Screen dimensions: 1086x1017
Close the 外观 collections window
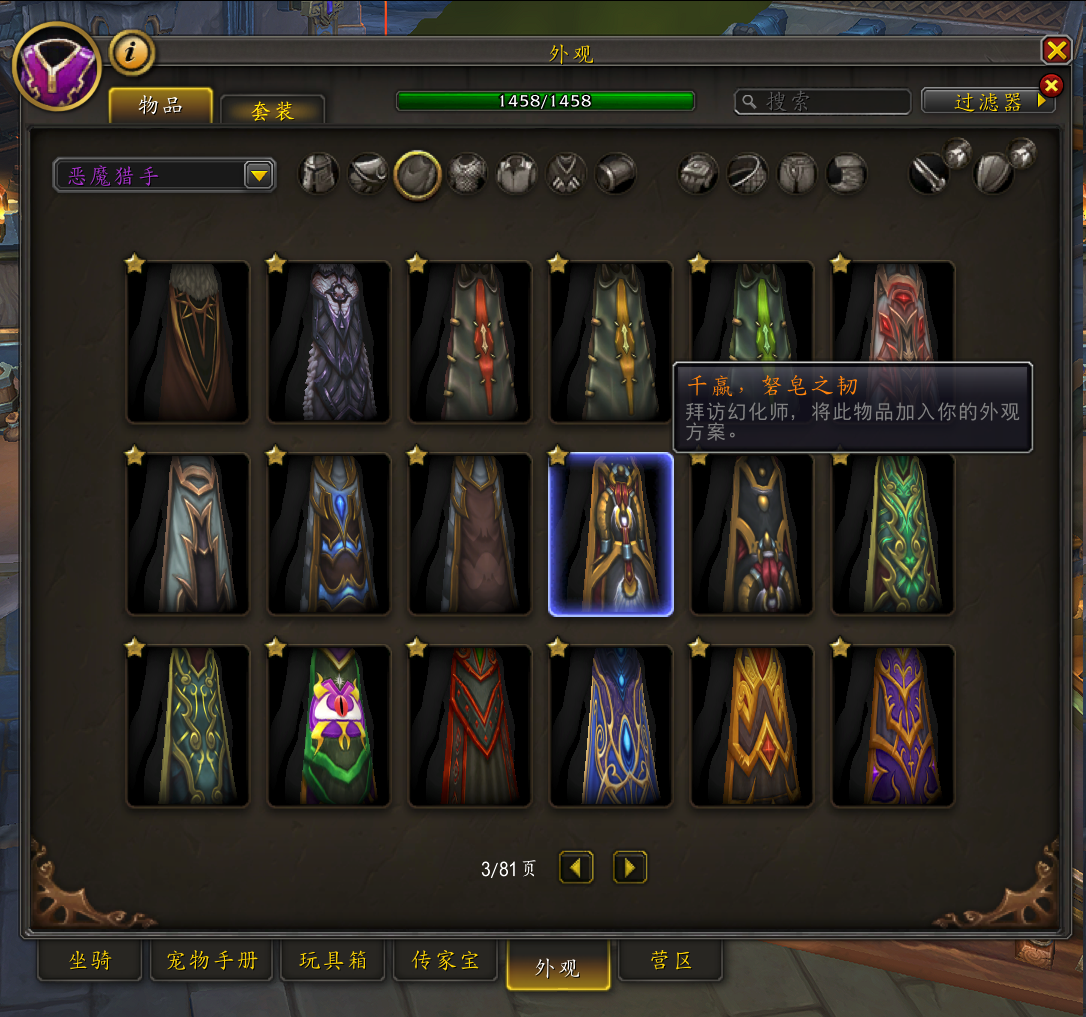[x=1056, y=50]
